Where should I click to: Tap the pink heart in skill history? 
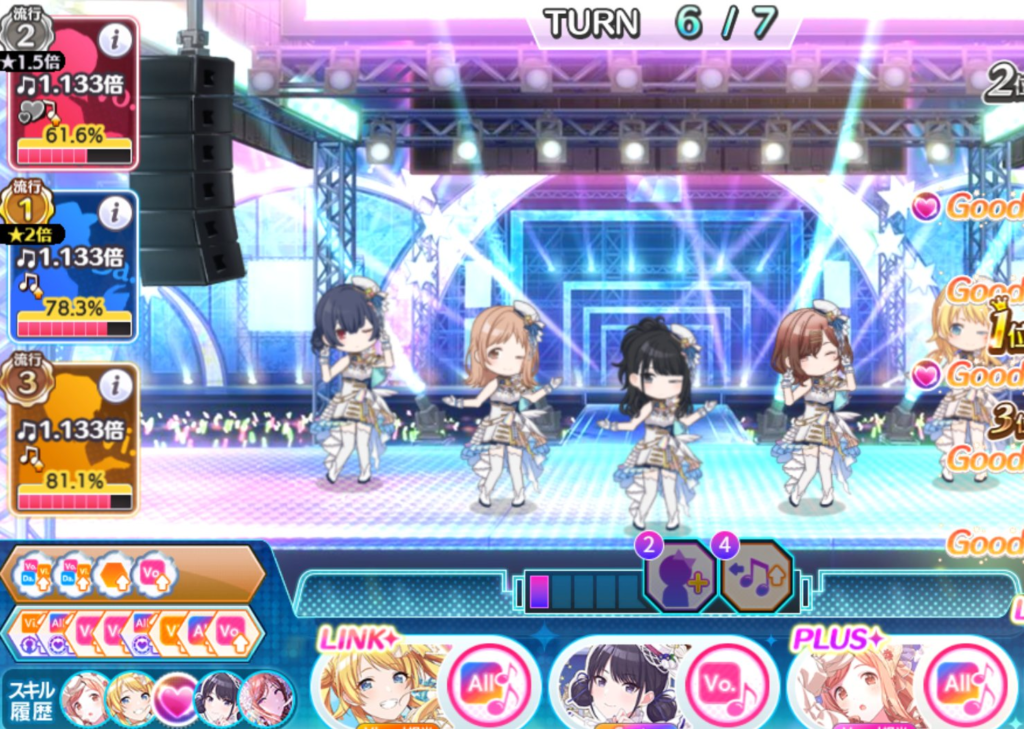tap(177, 698)
